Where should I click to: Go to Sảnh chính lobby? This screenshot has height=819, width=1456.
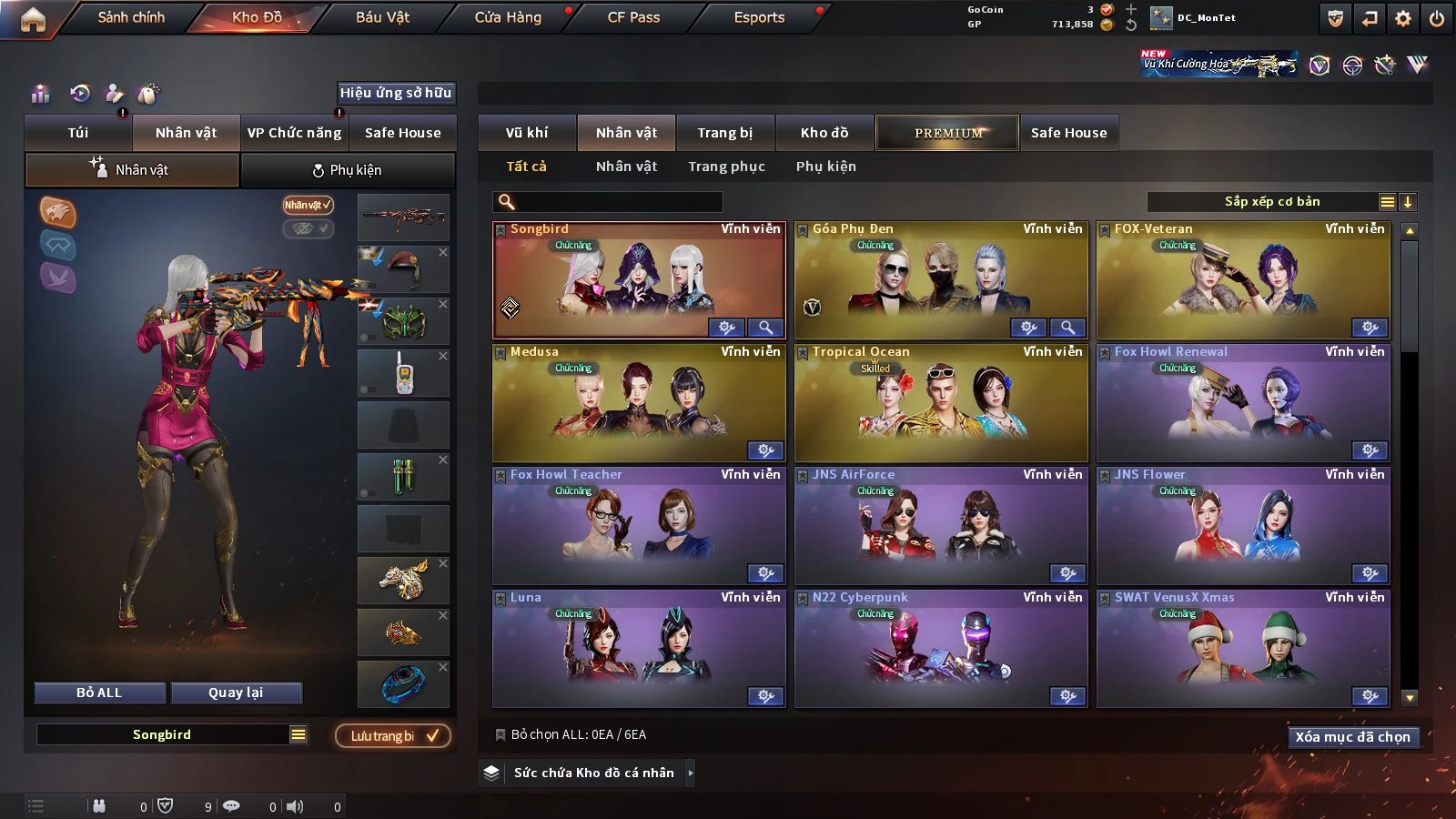pos(131,17)
